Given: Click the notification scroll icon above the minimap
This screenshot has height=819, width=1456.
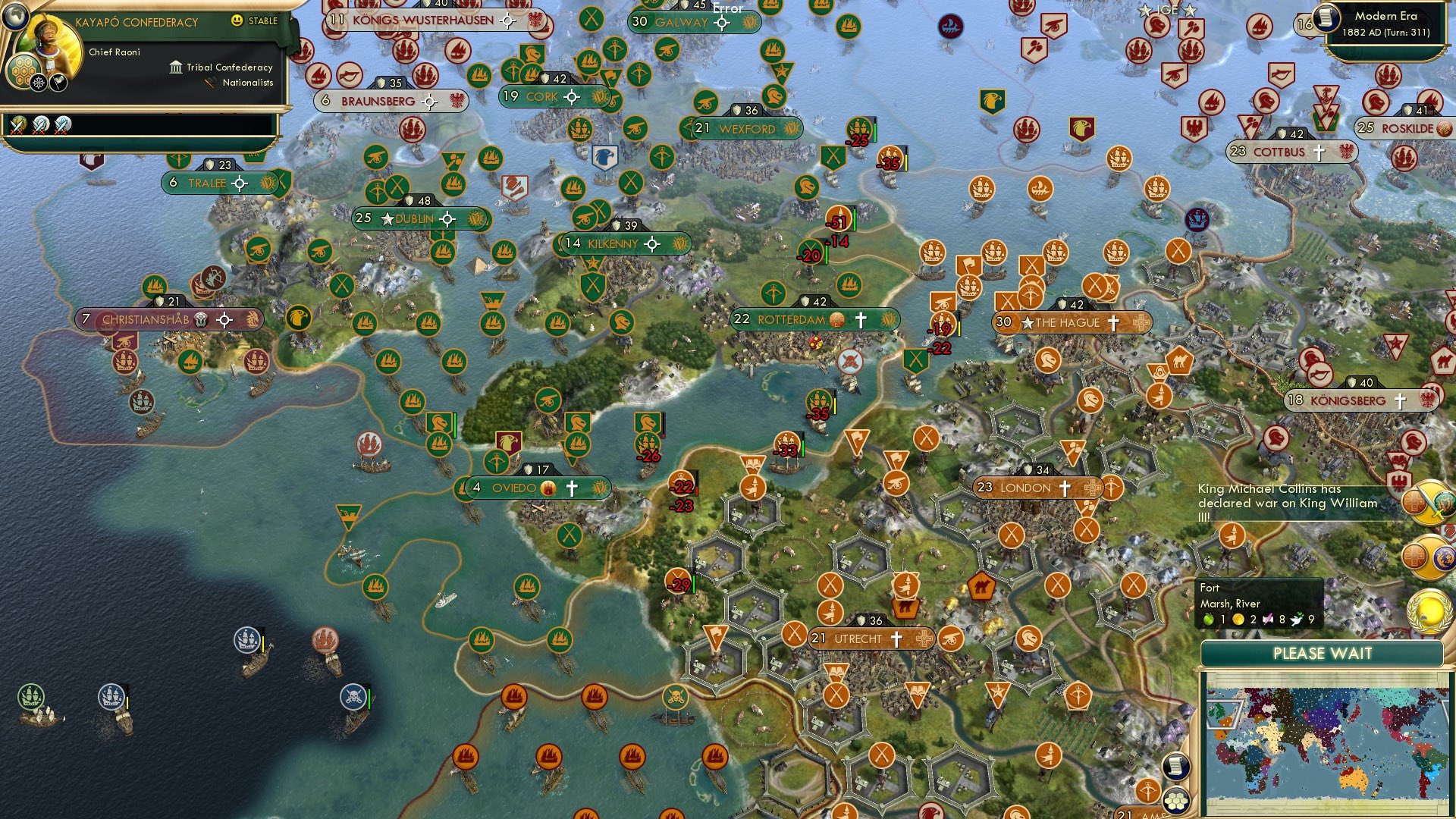Looking at the screenshot, I should tap(1176, 767).
